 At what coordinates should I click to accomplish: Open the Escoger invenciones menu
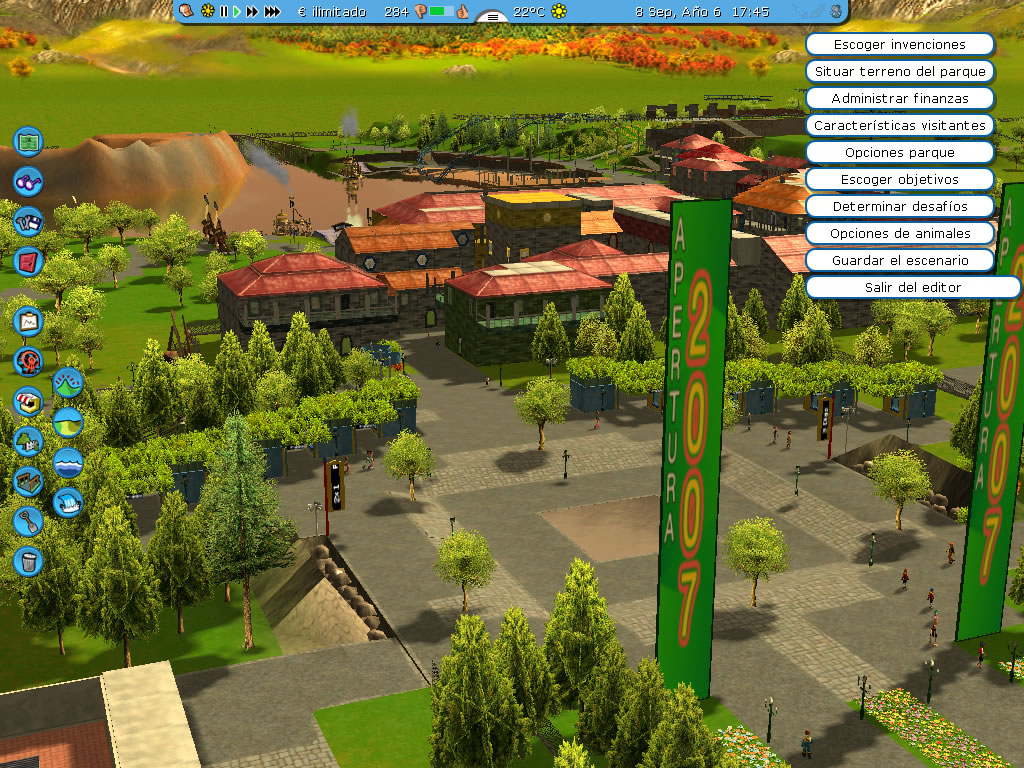click(899, 45)
